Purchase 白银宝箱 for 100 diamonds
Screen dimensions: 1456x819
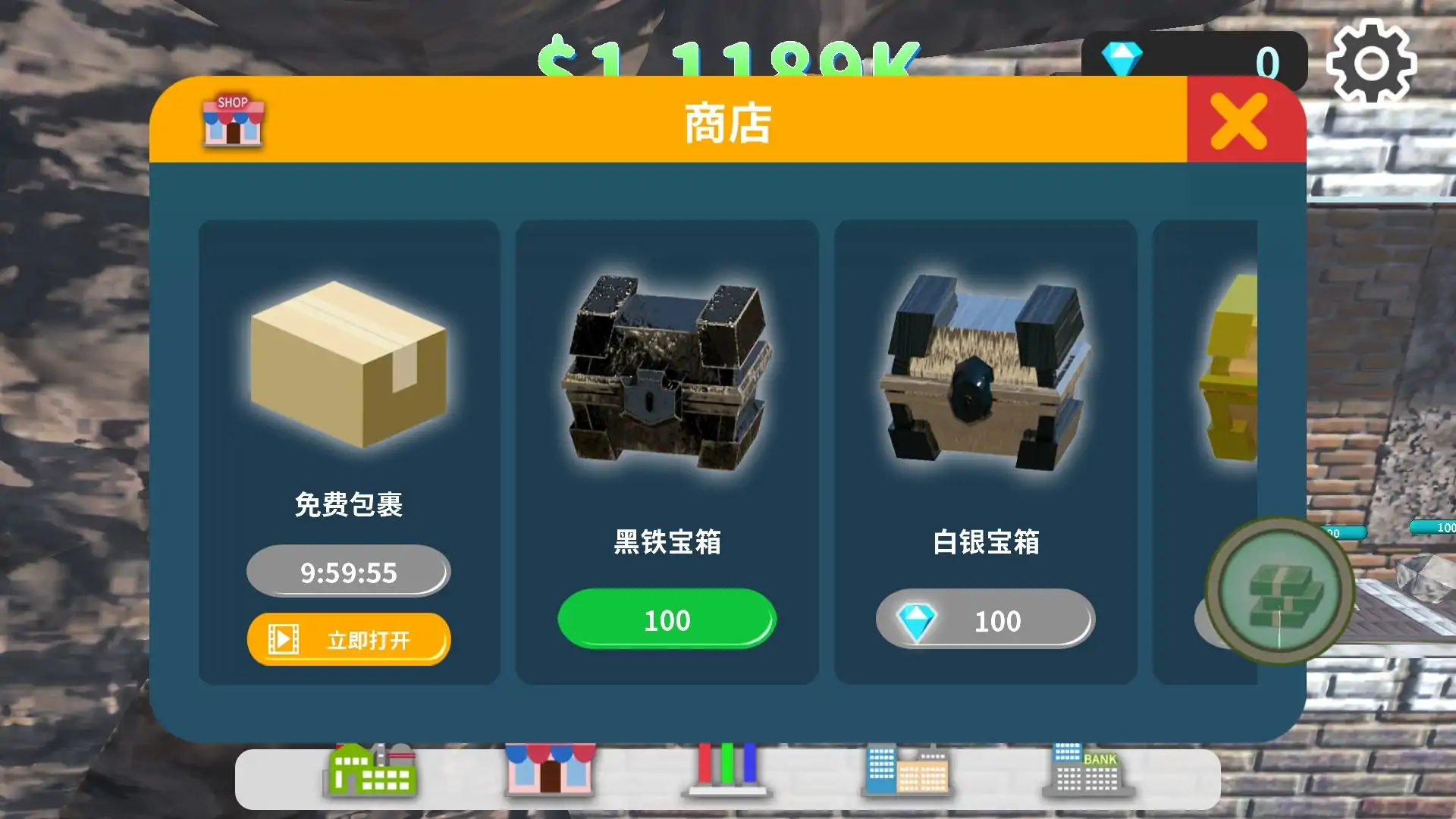[986, 620]
